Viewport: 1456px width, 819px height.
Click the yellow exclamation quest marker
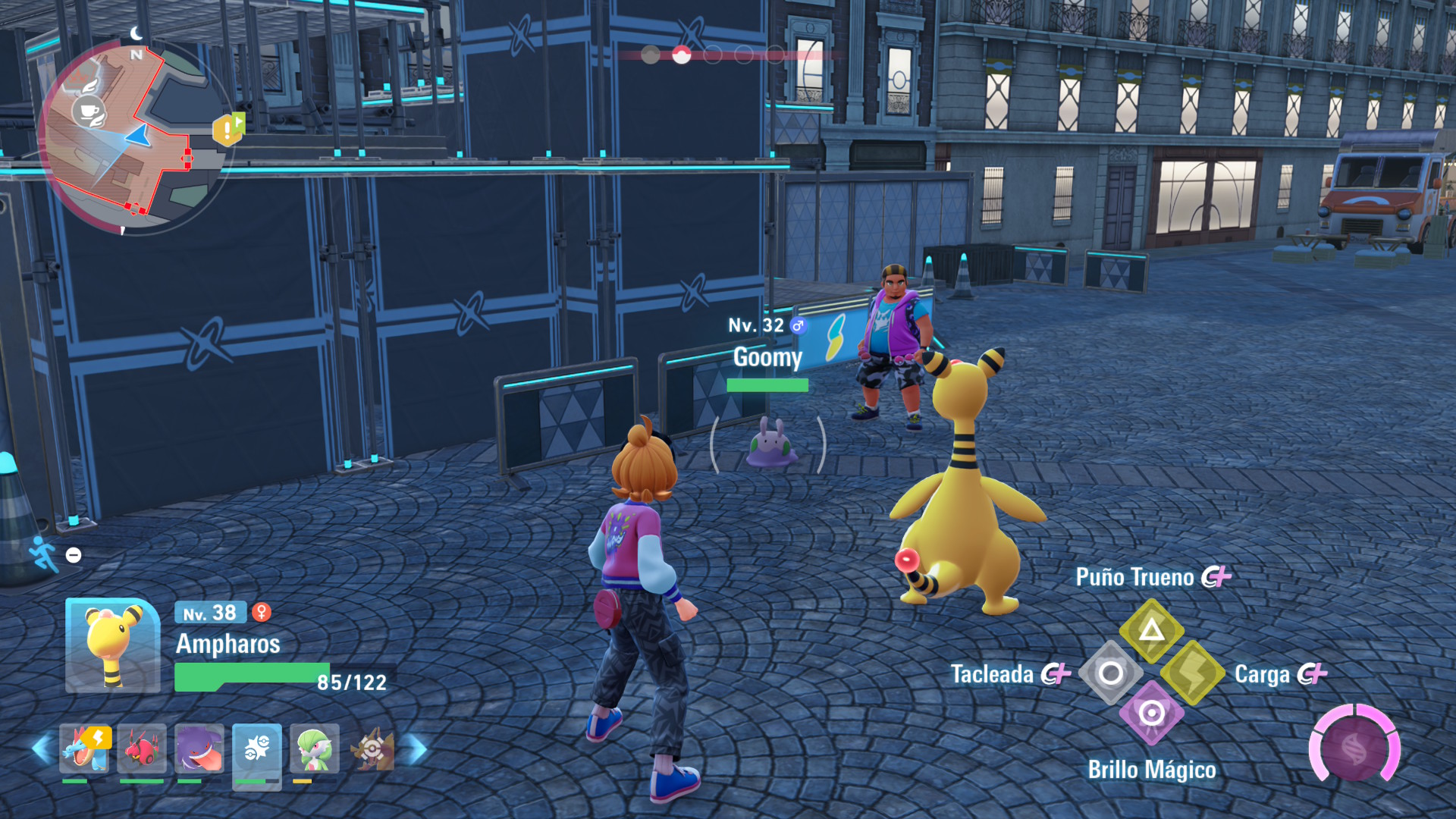(227, 130)
